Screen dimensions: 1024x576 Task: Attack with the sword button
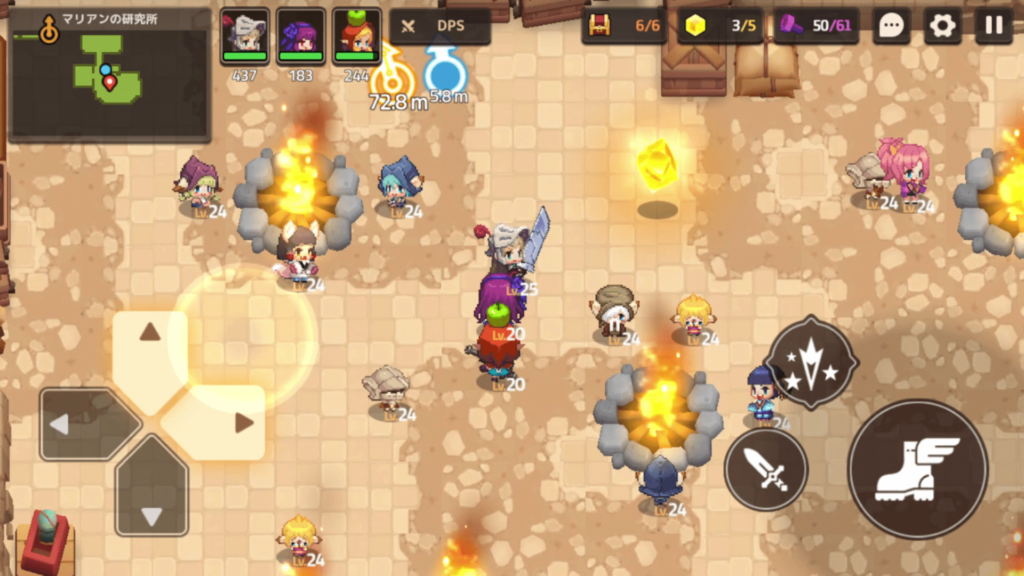point(766,469)
